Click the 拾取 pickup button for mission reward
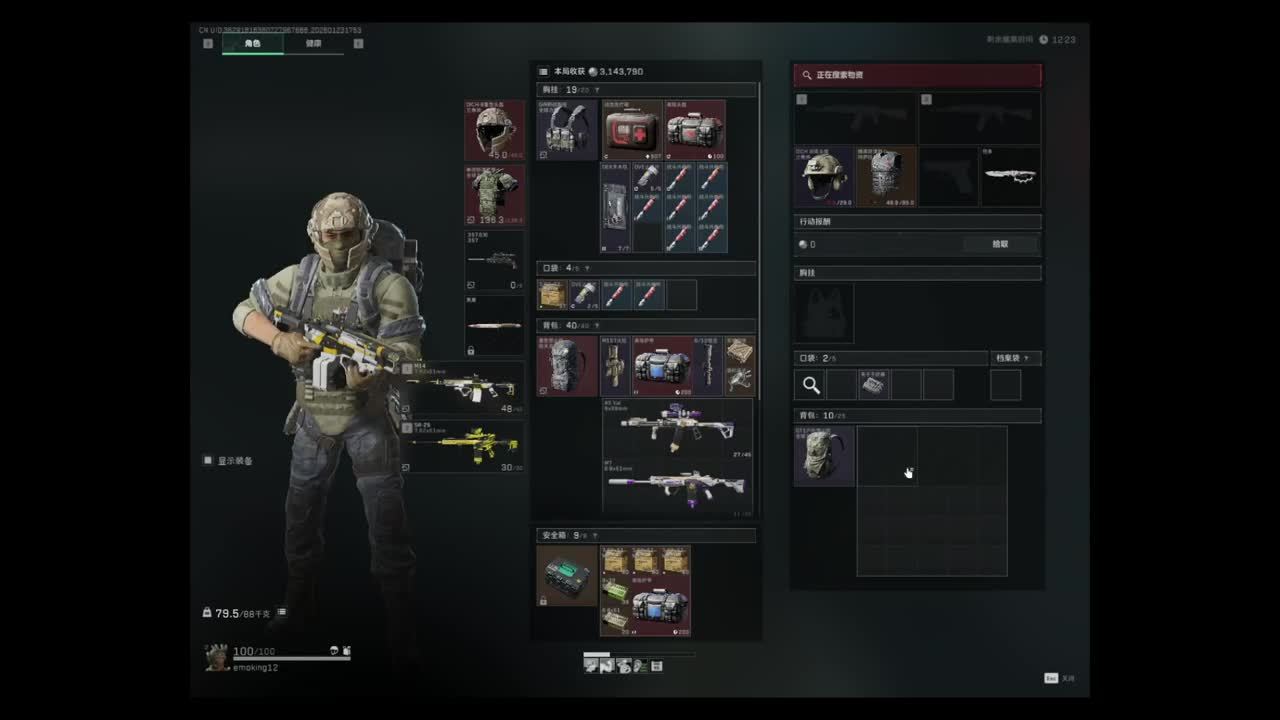This screenshot has width=1280, height=720. [1000, 244]
